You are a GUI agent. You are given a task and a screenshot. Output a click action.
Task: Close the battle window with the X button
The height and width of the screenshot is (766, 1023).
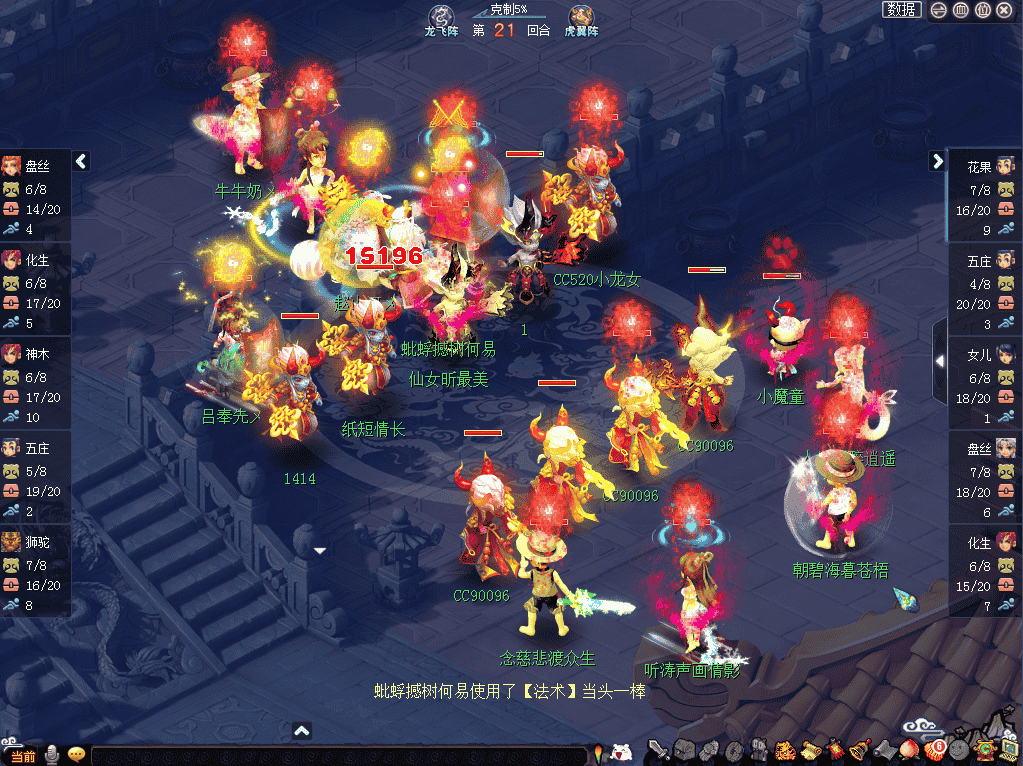(1004, 10)
